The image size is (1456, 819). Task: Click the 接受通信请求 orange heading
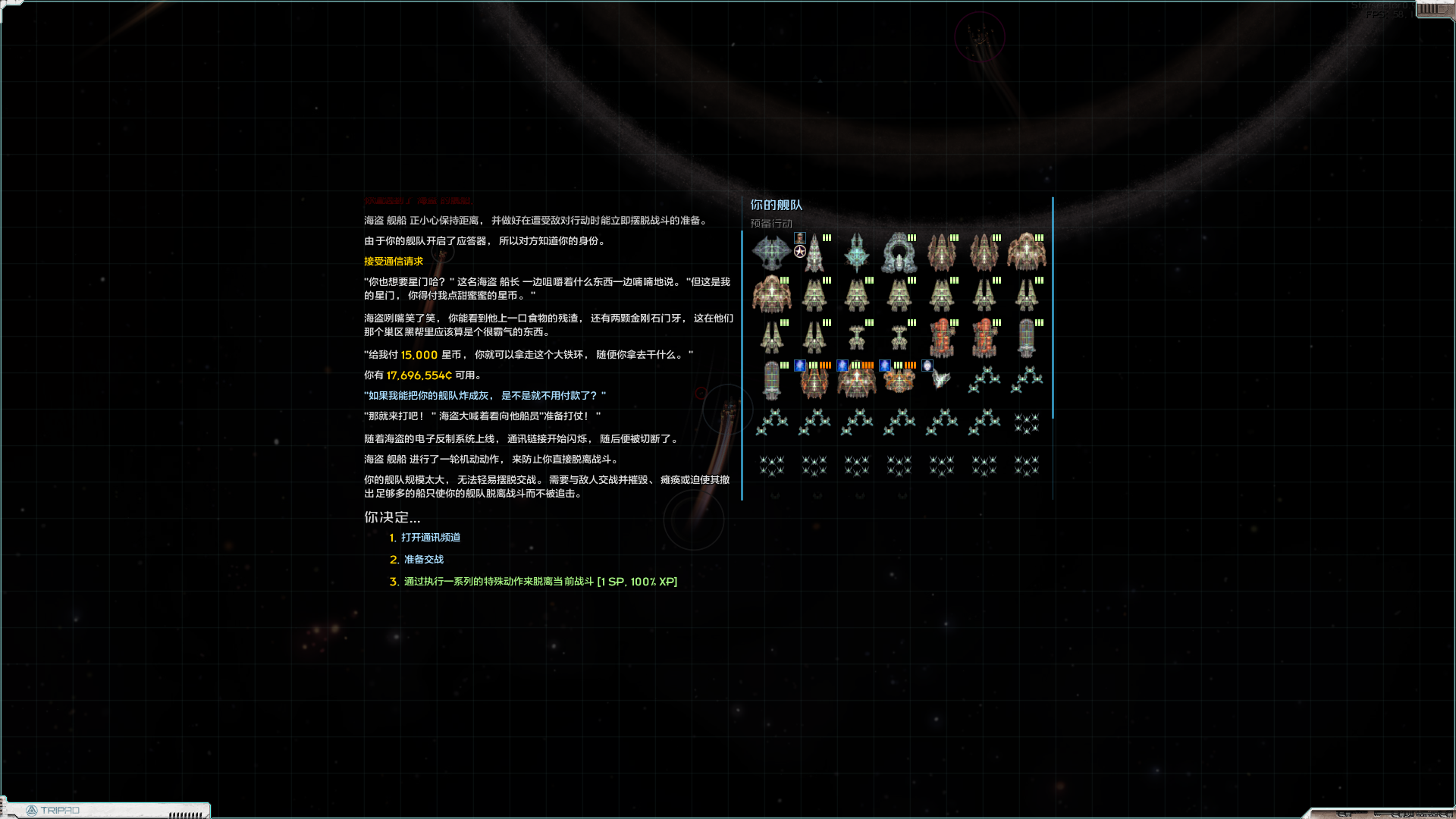(x=393, y=260)
